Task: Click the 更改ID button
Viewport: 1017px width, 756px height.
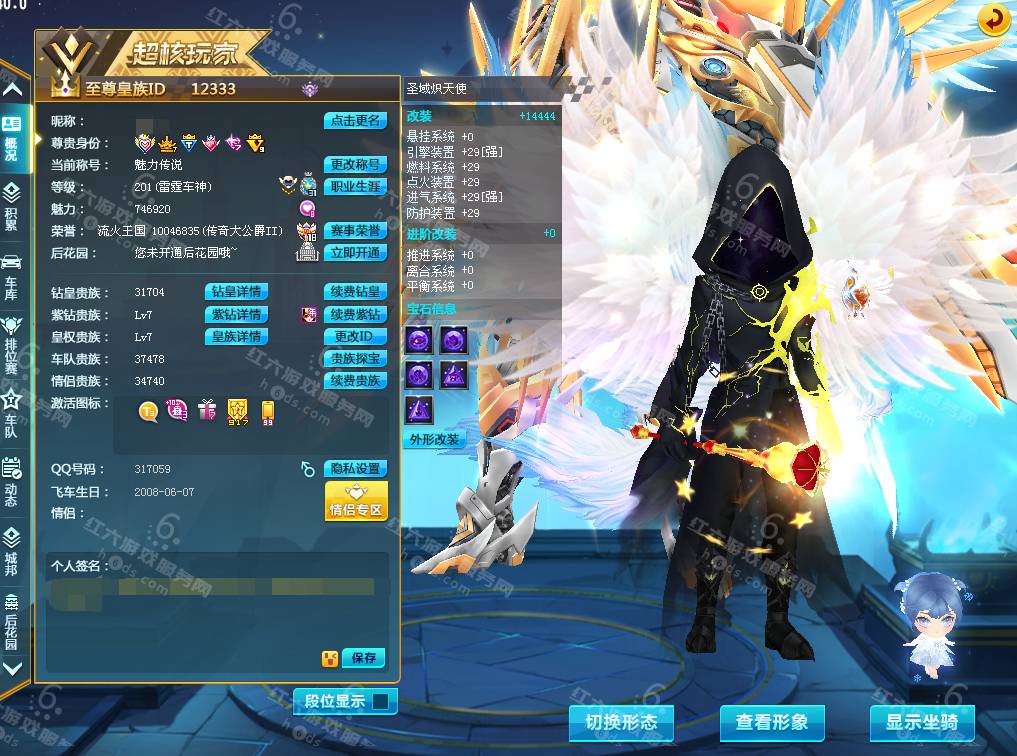Action: [x=355, y=337]
